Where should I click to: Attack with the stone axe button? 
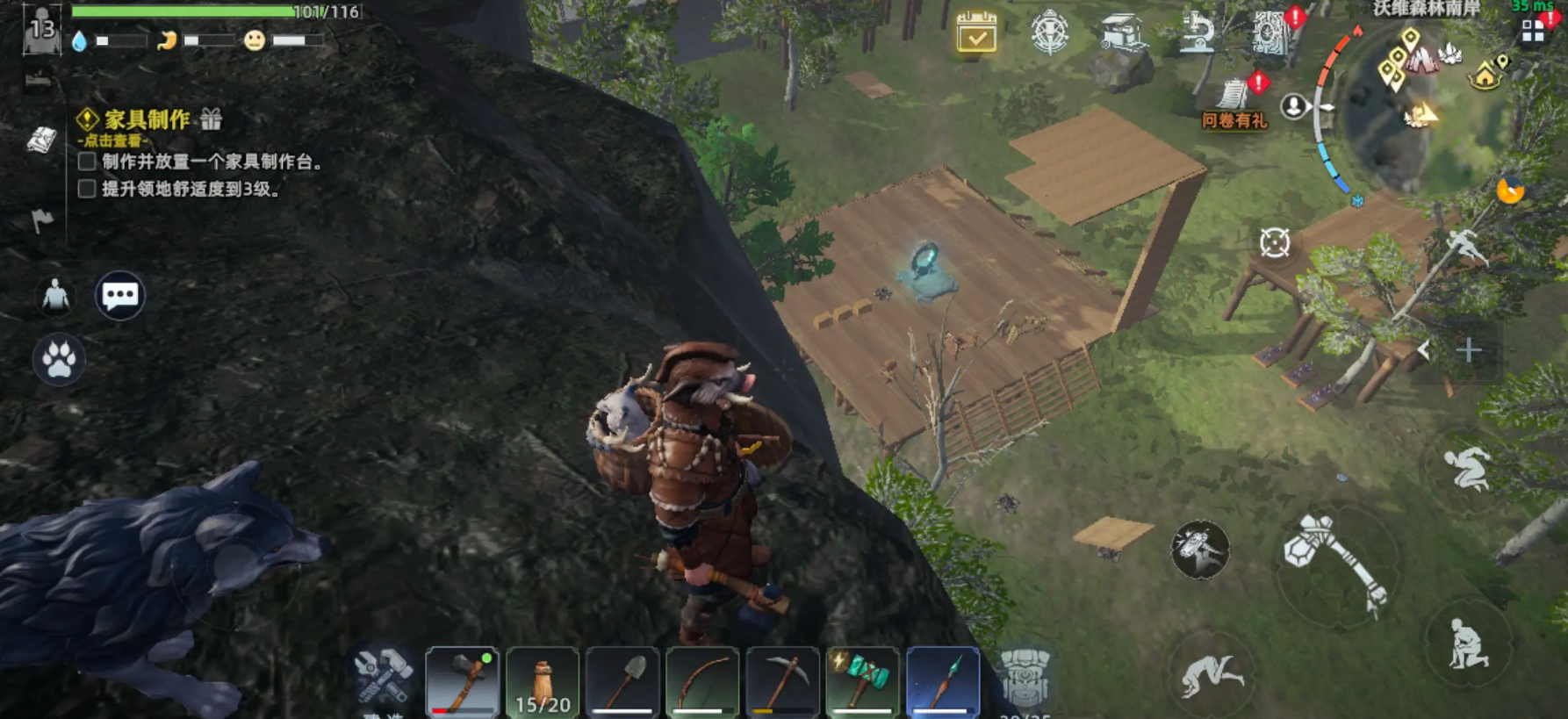point(1334,564)
